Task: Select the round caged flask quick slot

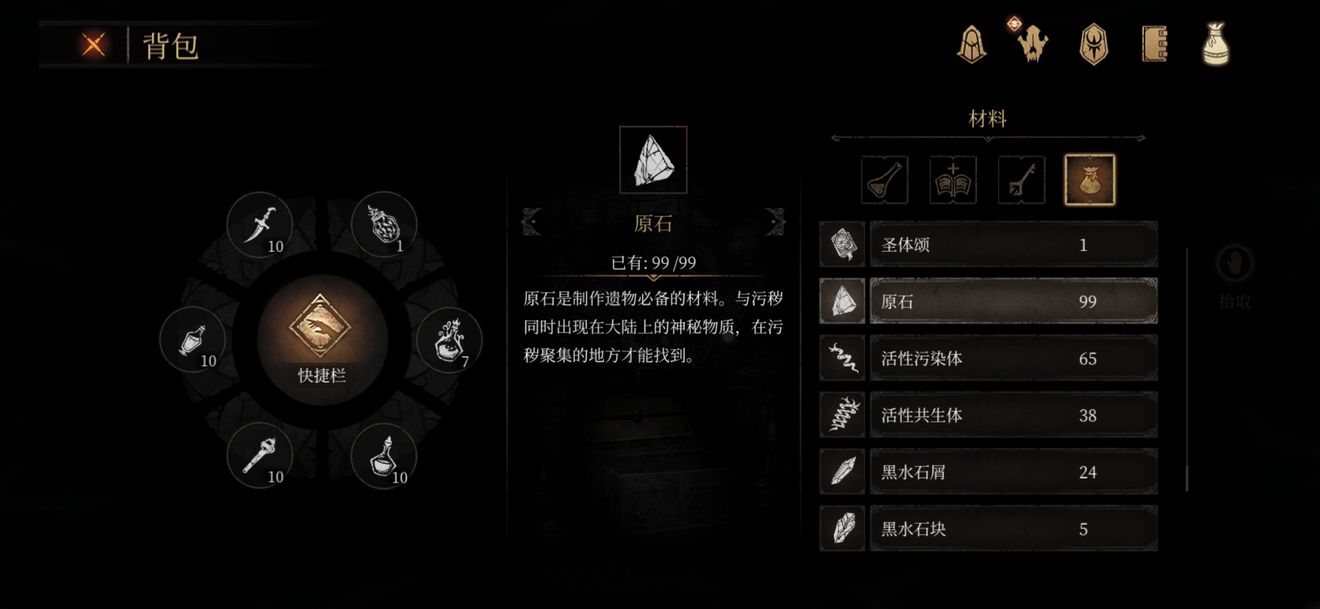Action: [x=384, y=225]
